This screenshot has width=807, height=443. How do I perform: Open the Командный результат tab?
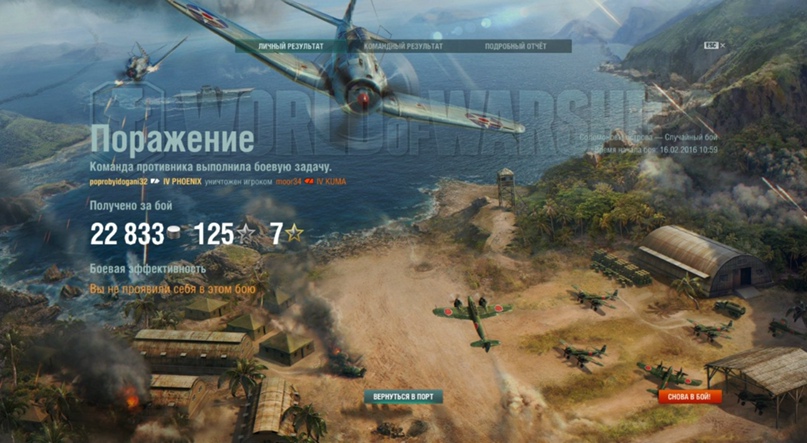tap(403, 46)
